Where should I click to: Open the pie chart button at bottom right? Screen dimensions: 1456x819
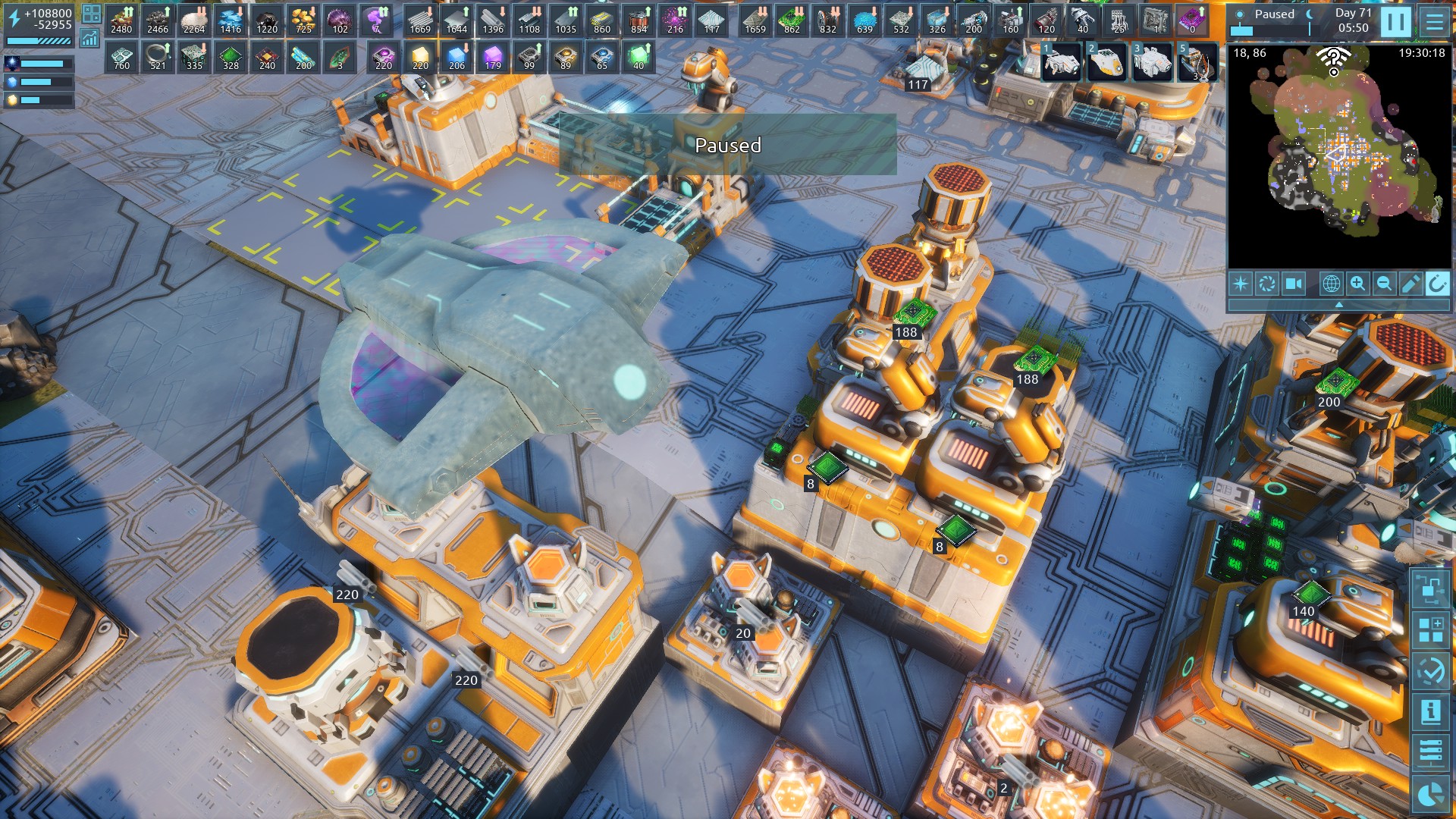click(1430, 794)
